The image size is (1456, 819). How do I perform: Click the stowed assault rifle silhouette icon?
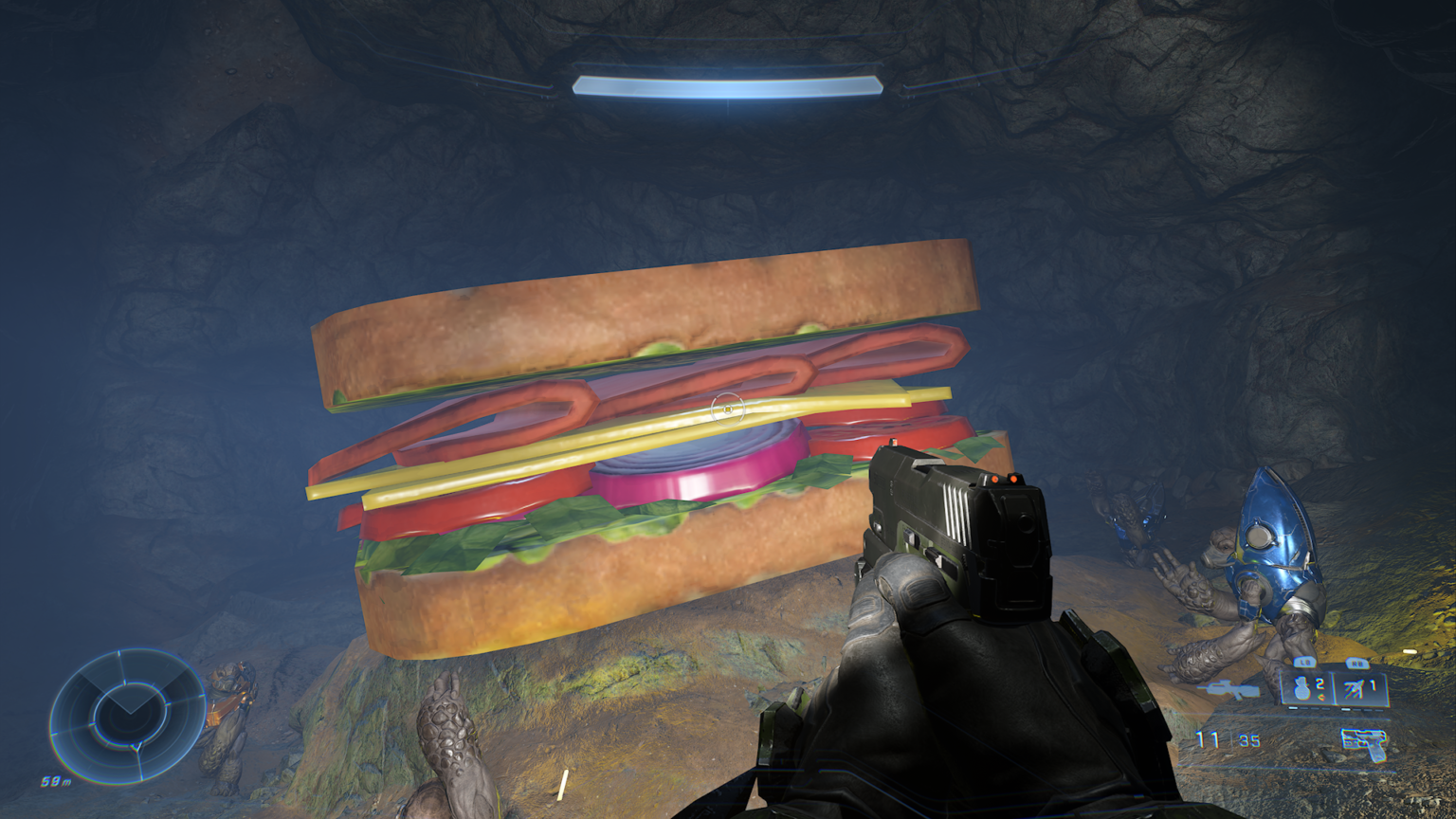(x=1228, y=688)
